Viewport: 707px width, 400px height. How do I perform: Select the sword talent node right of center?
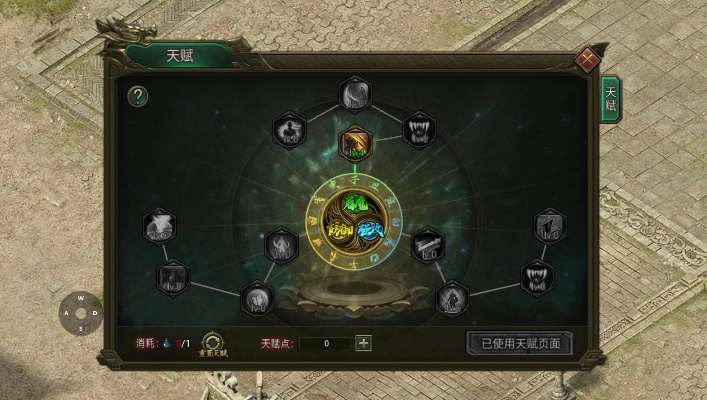click(x=428, y=245)
